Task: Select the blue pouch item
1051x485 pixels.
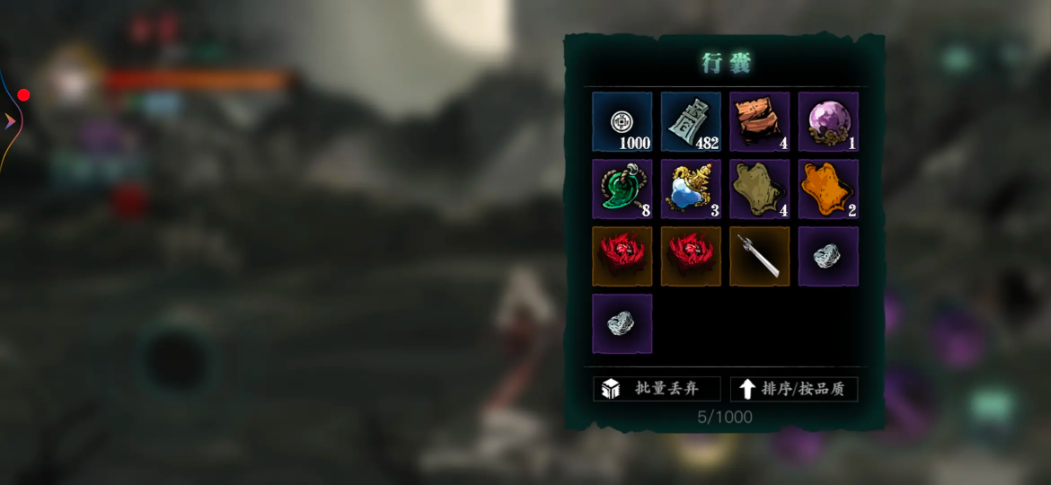Action: pos(690,189)
